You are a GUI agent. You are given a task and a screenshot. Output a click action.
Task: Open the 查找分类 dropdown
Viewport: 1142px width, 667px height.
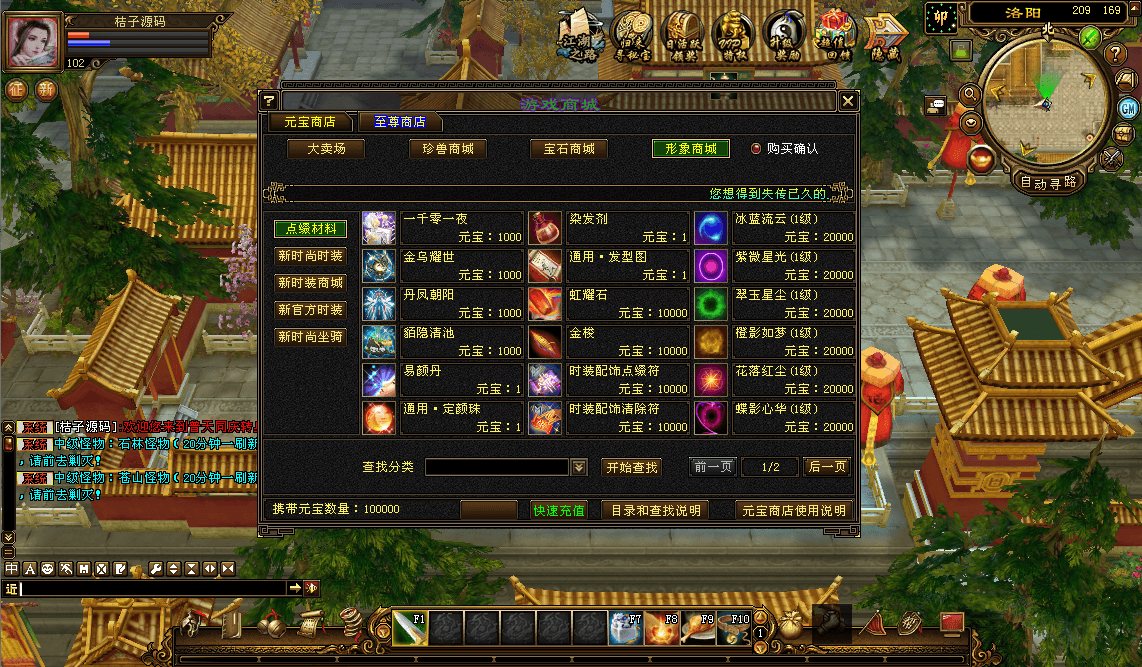point(579,467)
